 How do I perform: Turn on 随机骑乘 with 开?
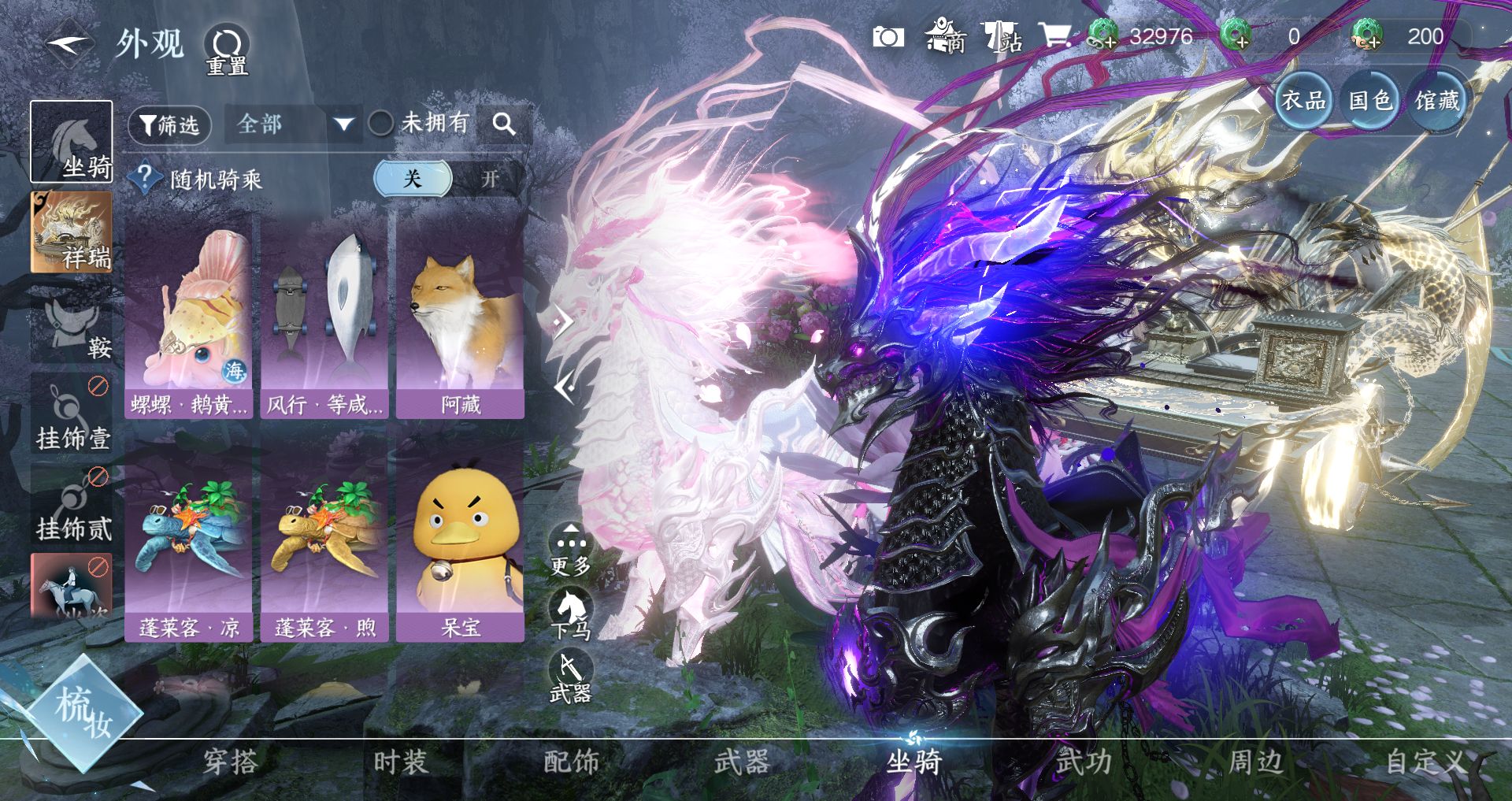point(490,179)
